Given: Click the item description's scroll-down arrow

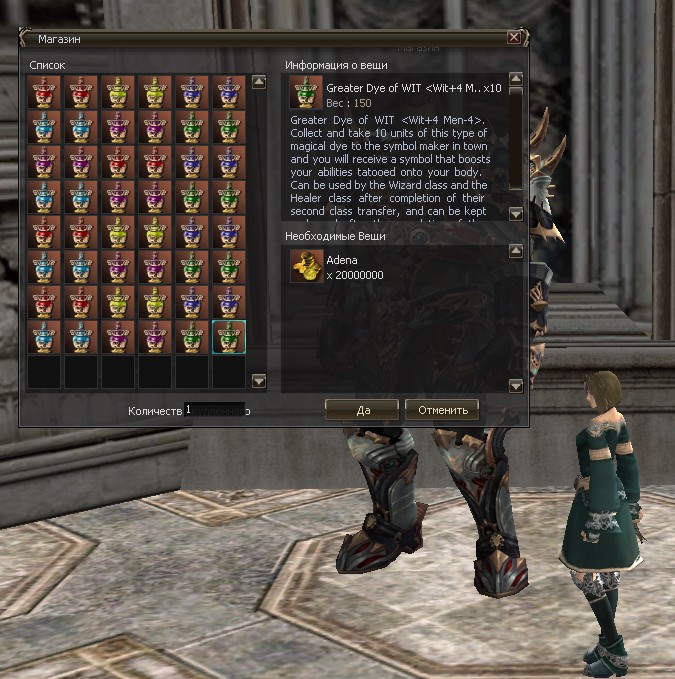Looking at the screenshot, I should pos(516,214).
